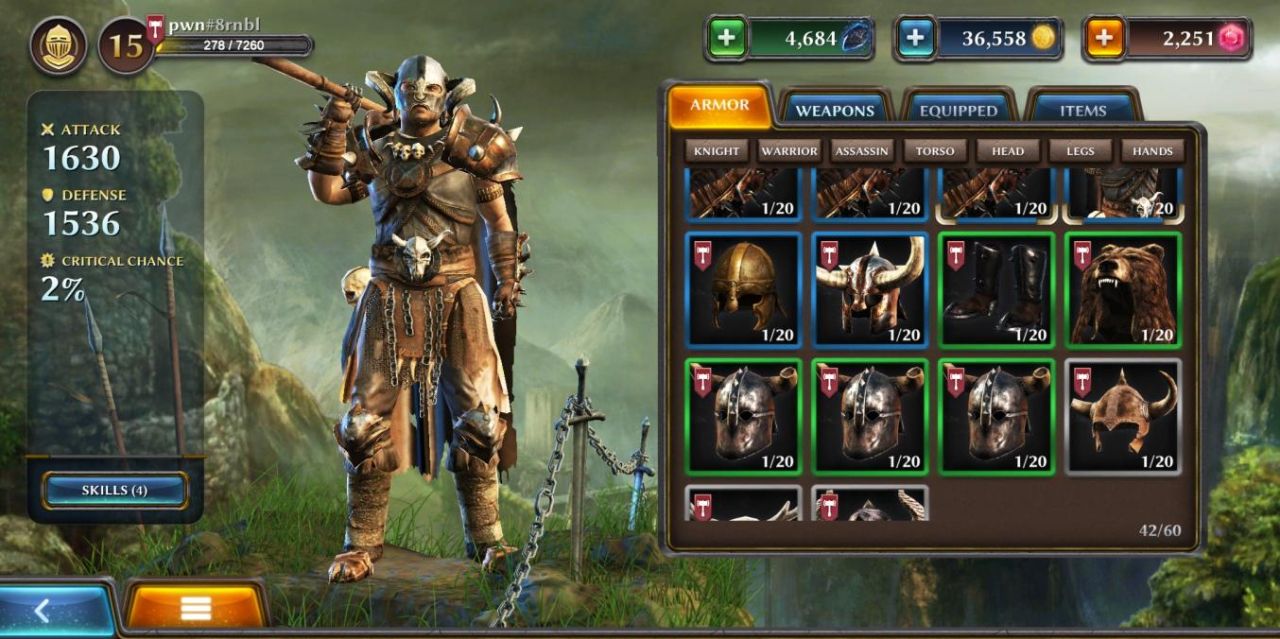Select the bear head hood armor

1123,290
